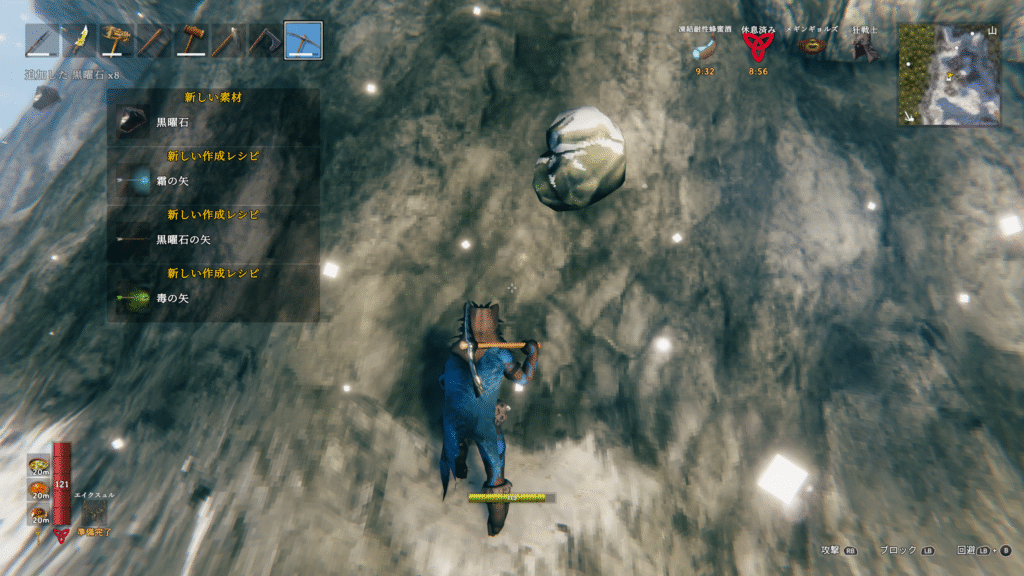Click the 霜の矢 new recipe entry

pyautogui.click(x=213, y=181)
